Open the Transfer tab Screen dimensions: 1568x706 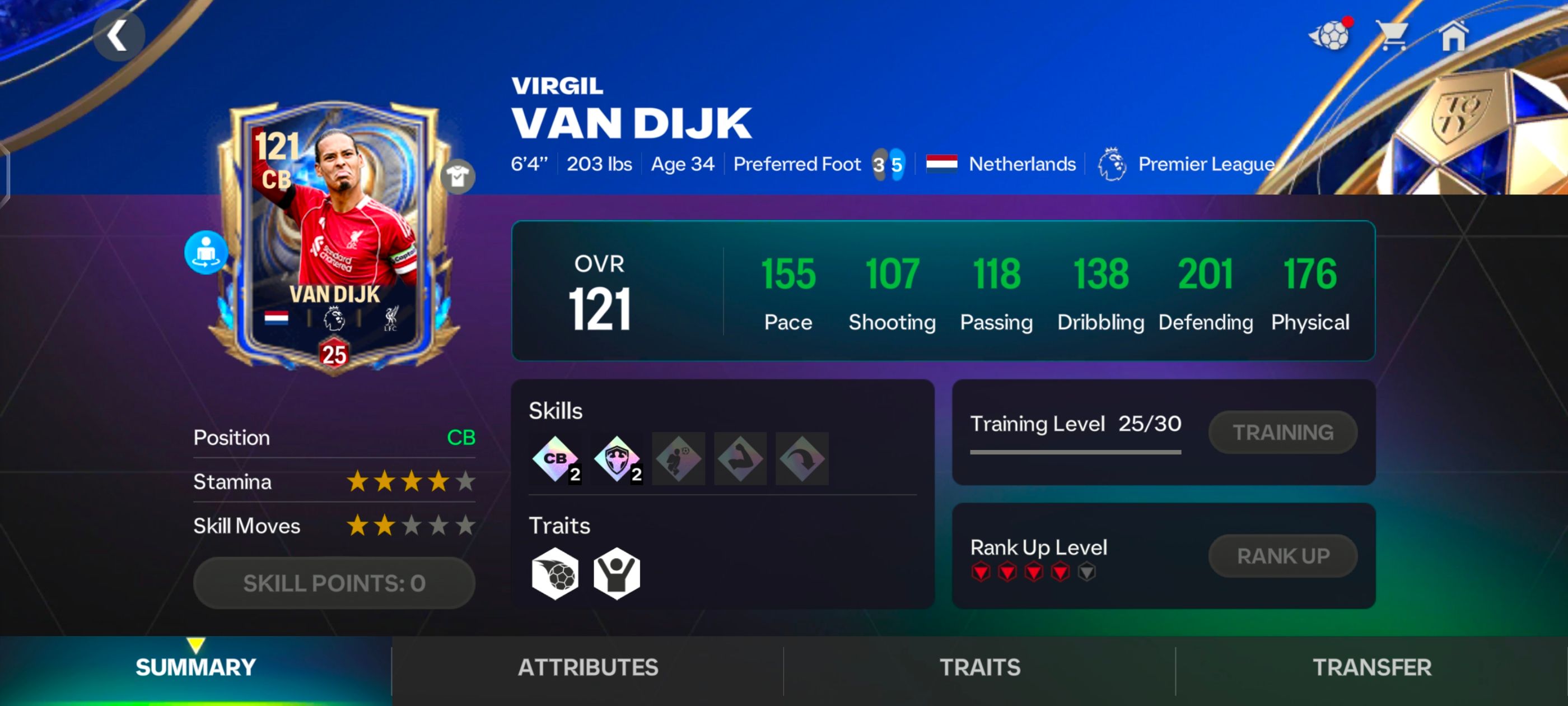[x=1372, y=667]
